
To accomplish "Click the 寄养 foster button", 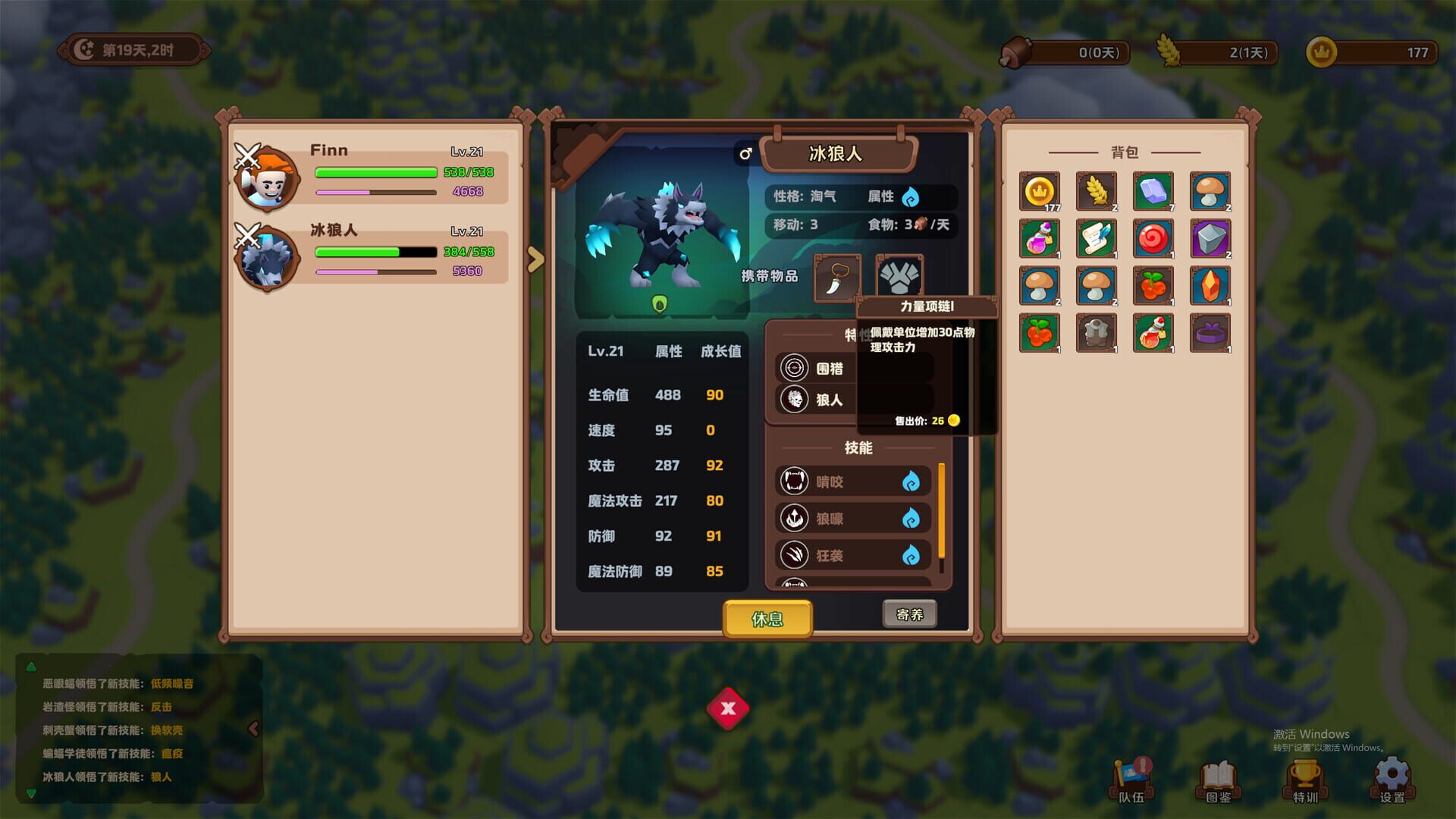I will click(x=908, y=613).
